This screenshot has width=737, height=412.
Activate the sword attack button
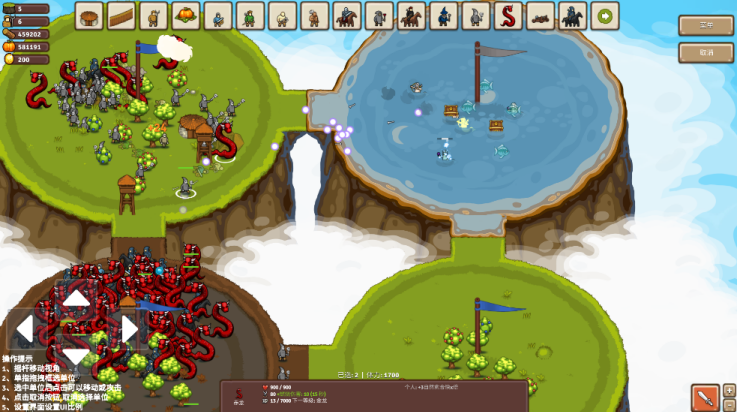704,397
